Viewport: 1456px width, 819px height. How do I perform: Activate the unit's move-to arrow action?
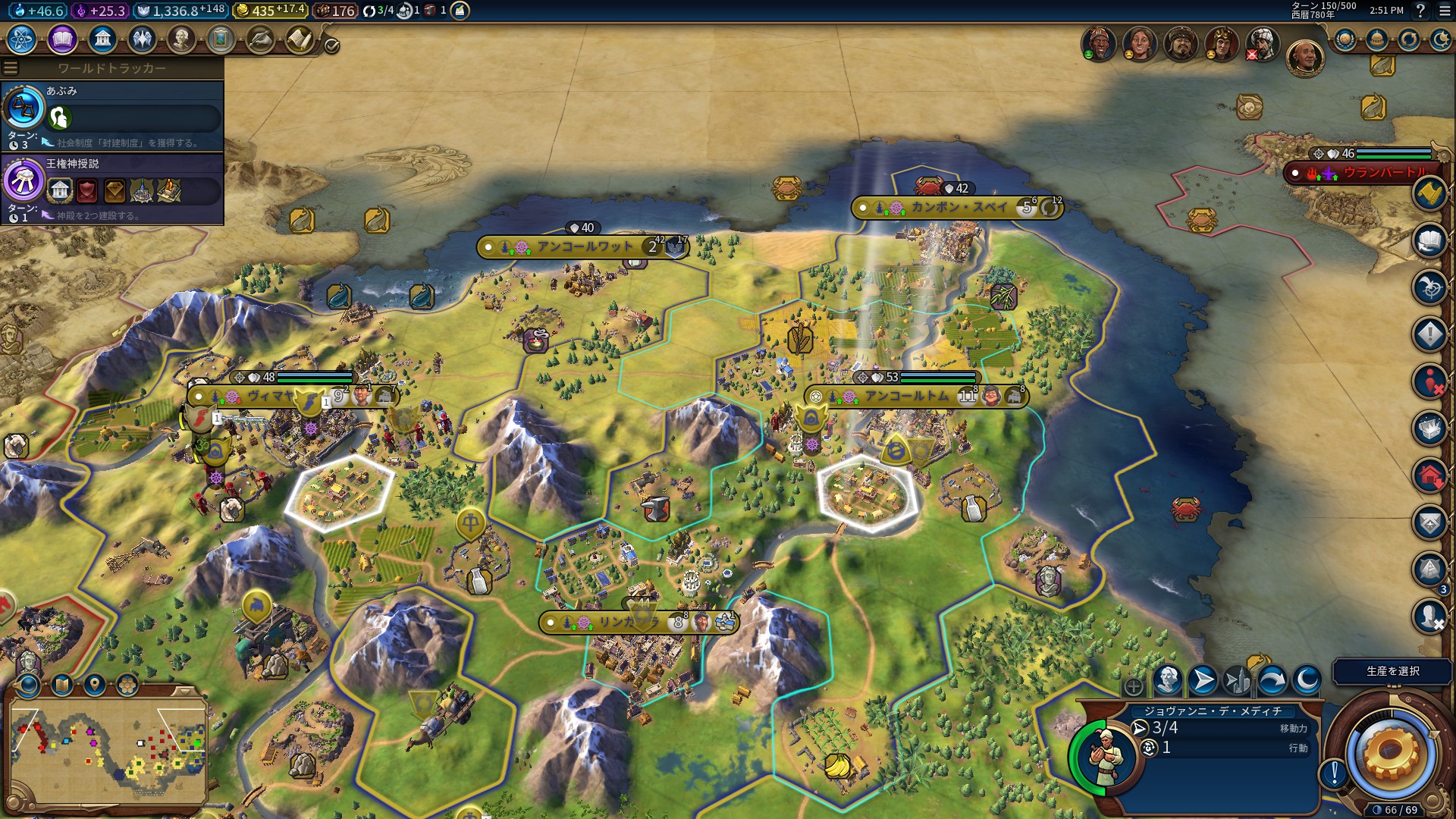click(1203, 680)
